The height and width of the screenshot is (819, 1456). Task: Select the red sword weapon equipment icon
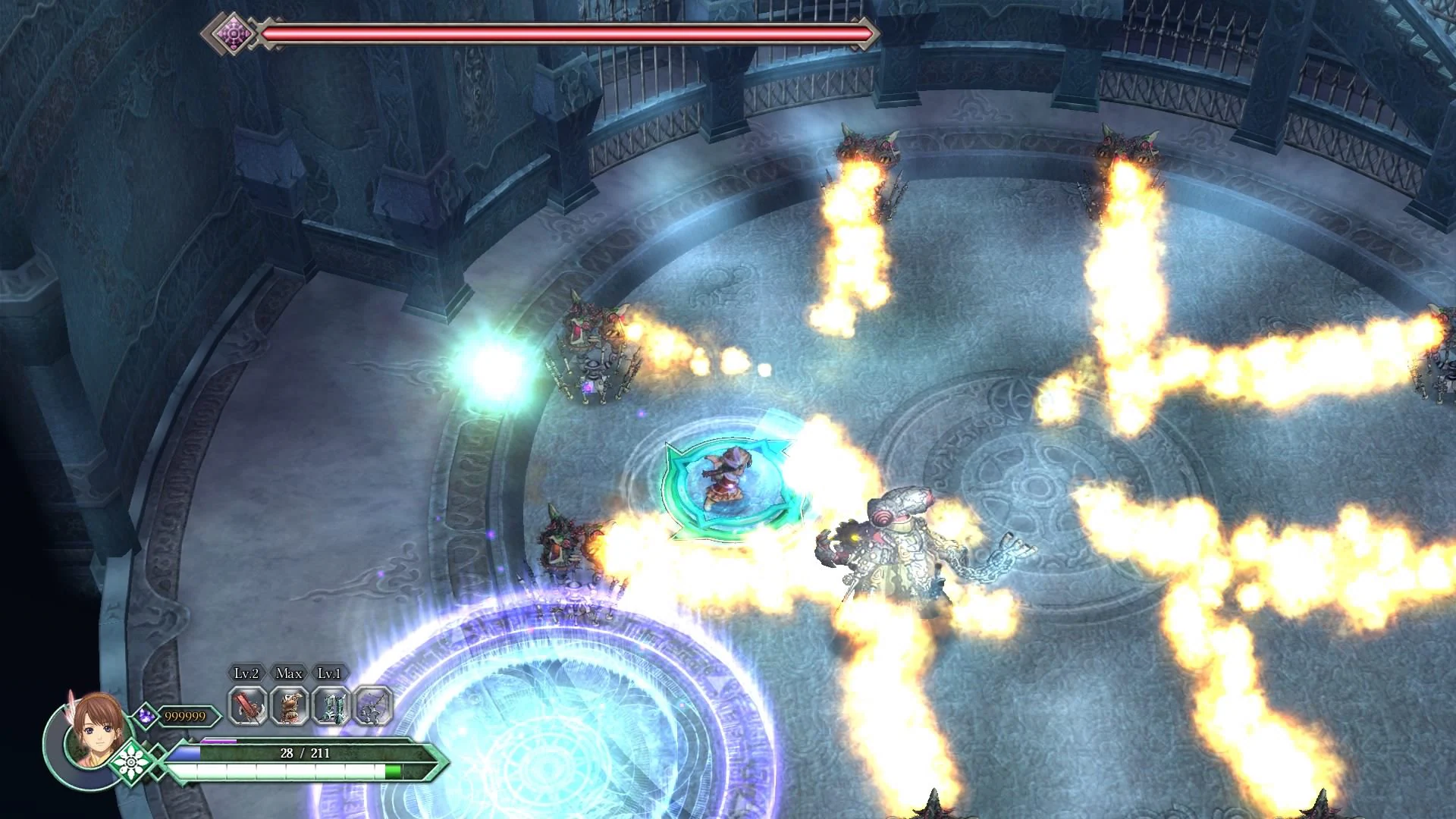[246, 706]
